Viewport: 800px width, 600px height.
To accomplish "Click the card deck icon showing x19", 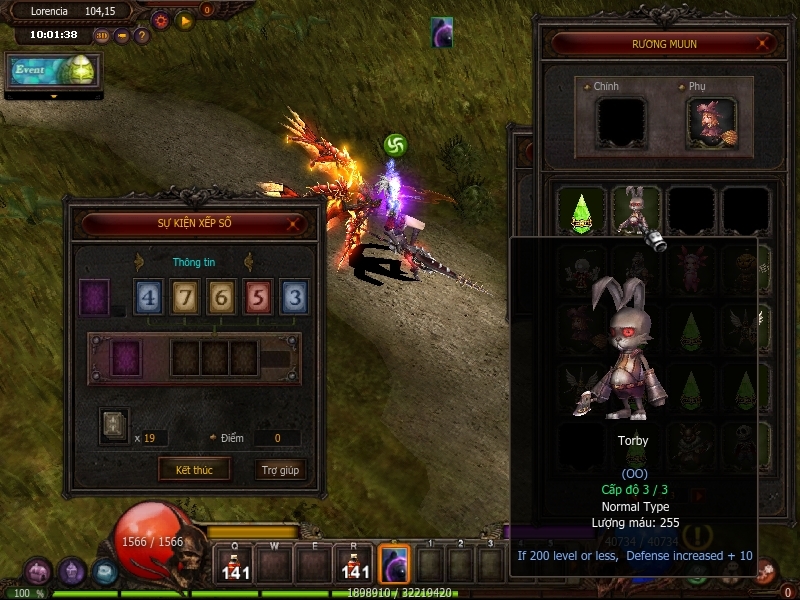I will (x=114, y=425).
